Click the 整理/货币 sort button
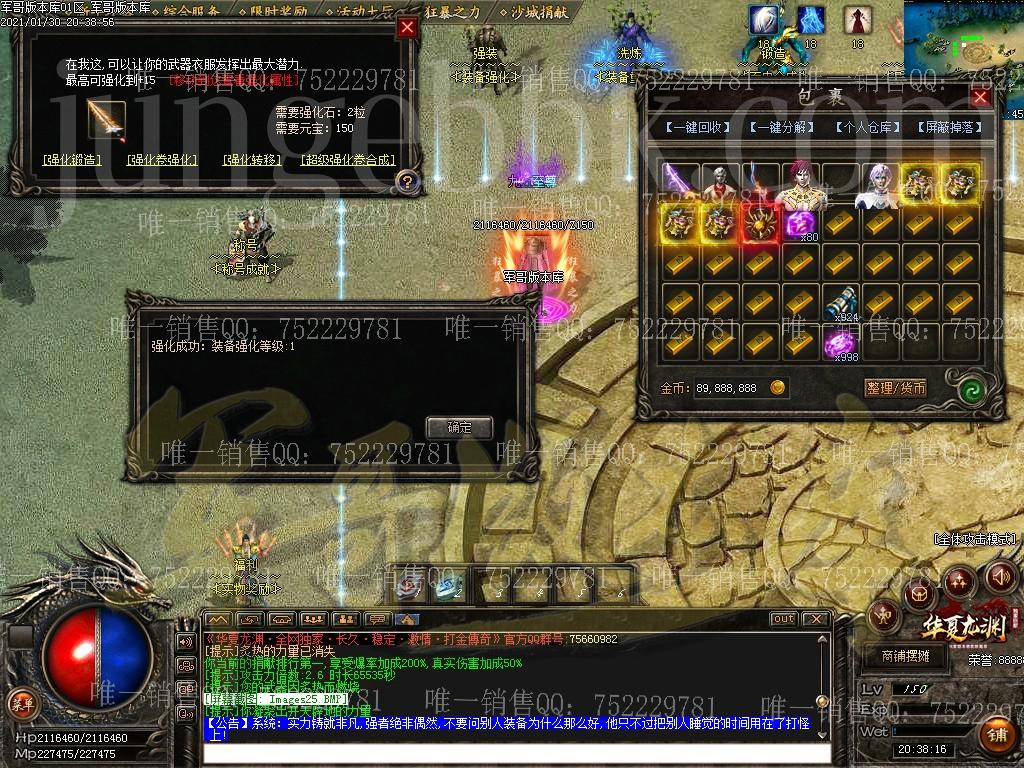The width and height of the screenshot is (1024, 768). pos(895,388)
